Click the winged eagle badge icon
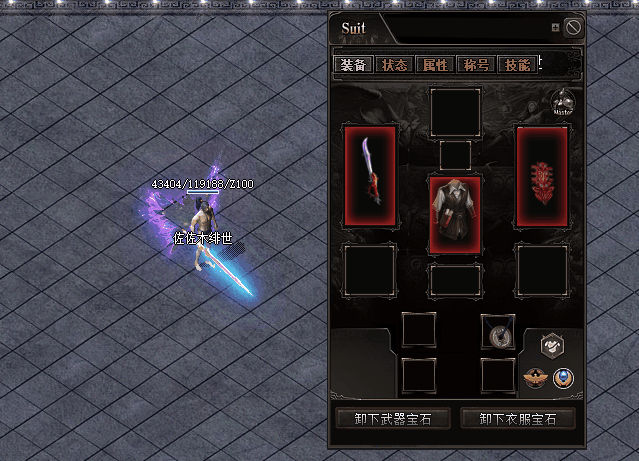This screenshot has width=639, height=461. point(537,379)
